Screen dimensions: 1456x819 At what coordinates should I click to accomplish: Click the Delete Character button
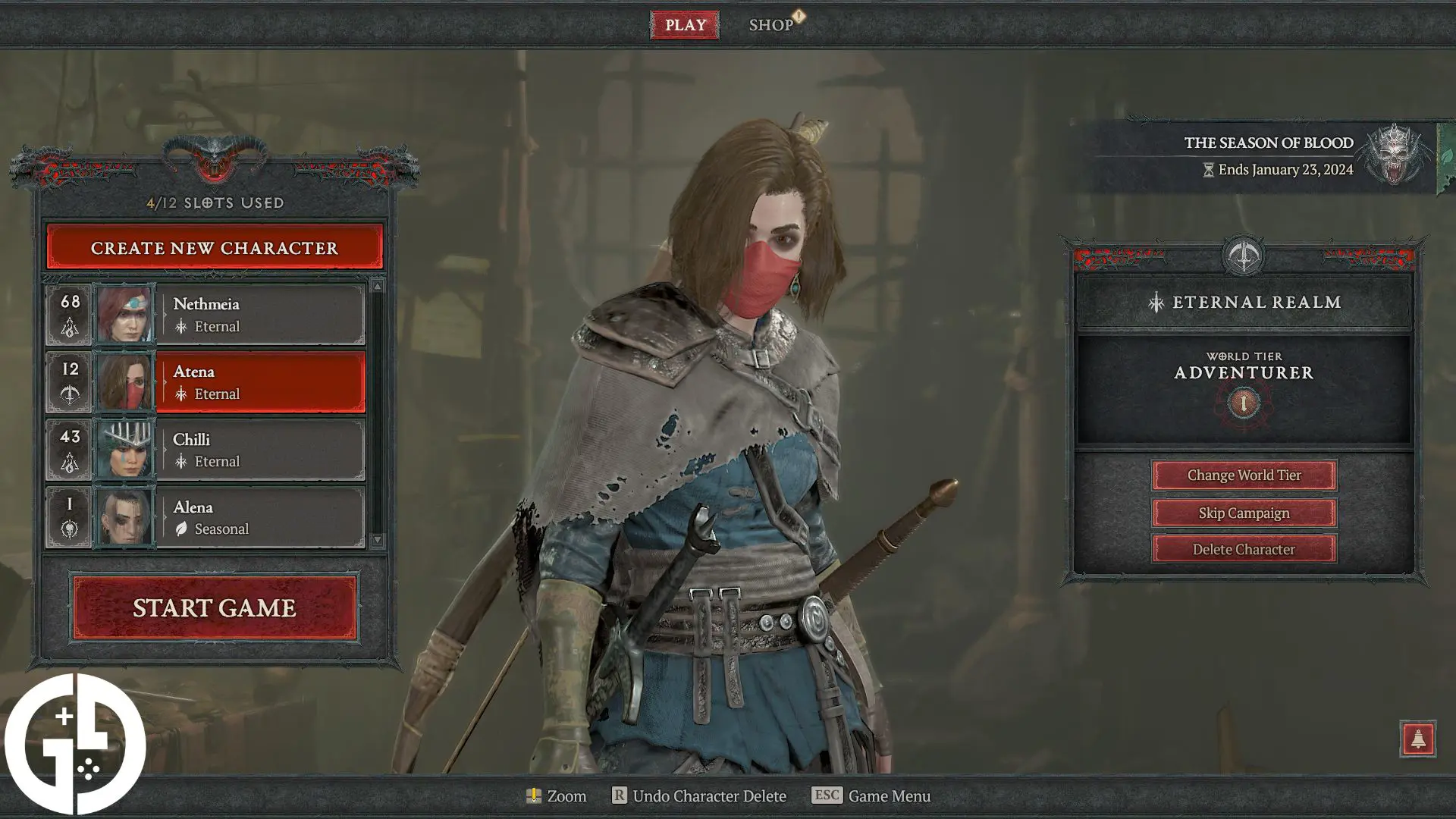1244,549
